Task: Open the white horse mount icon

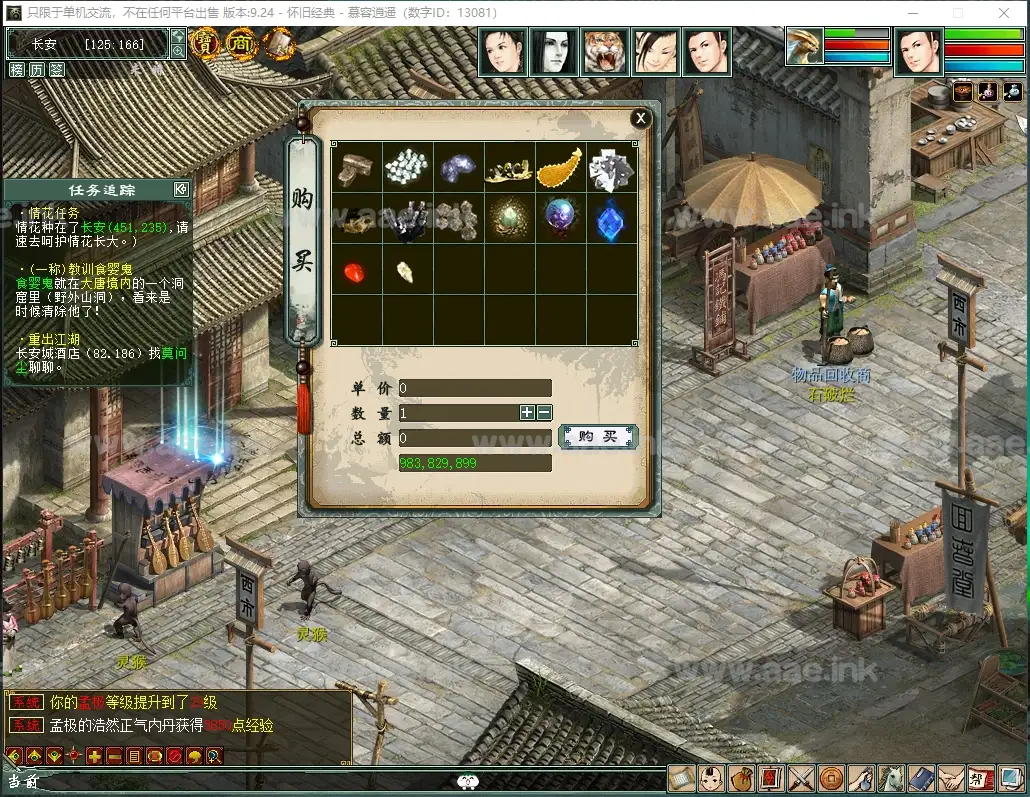Action: pyautogui.click(x=892, y=778)
